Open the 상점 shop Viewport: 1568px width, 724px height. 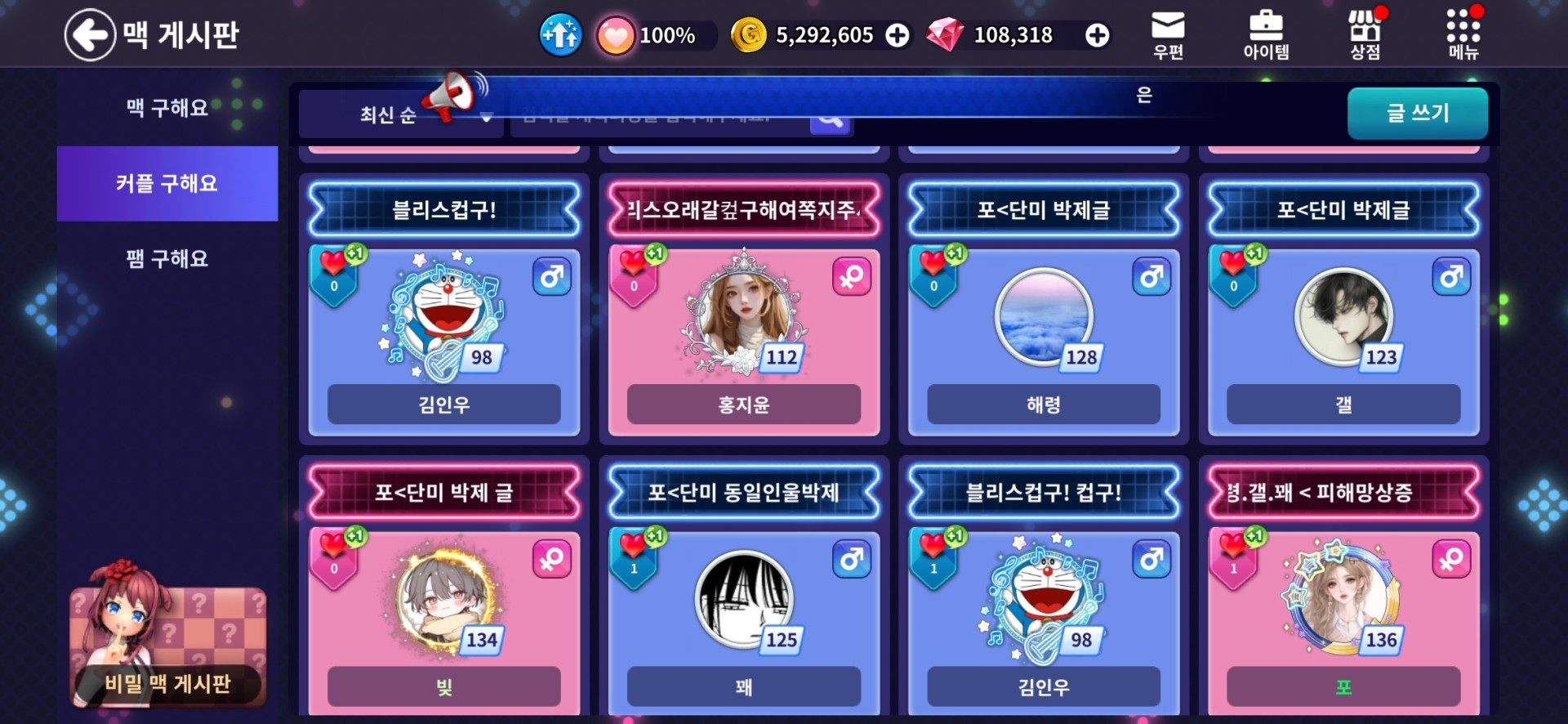click(x=1365, y=35)
